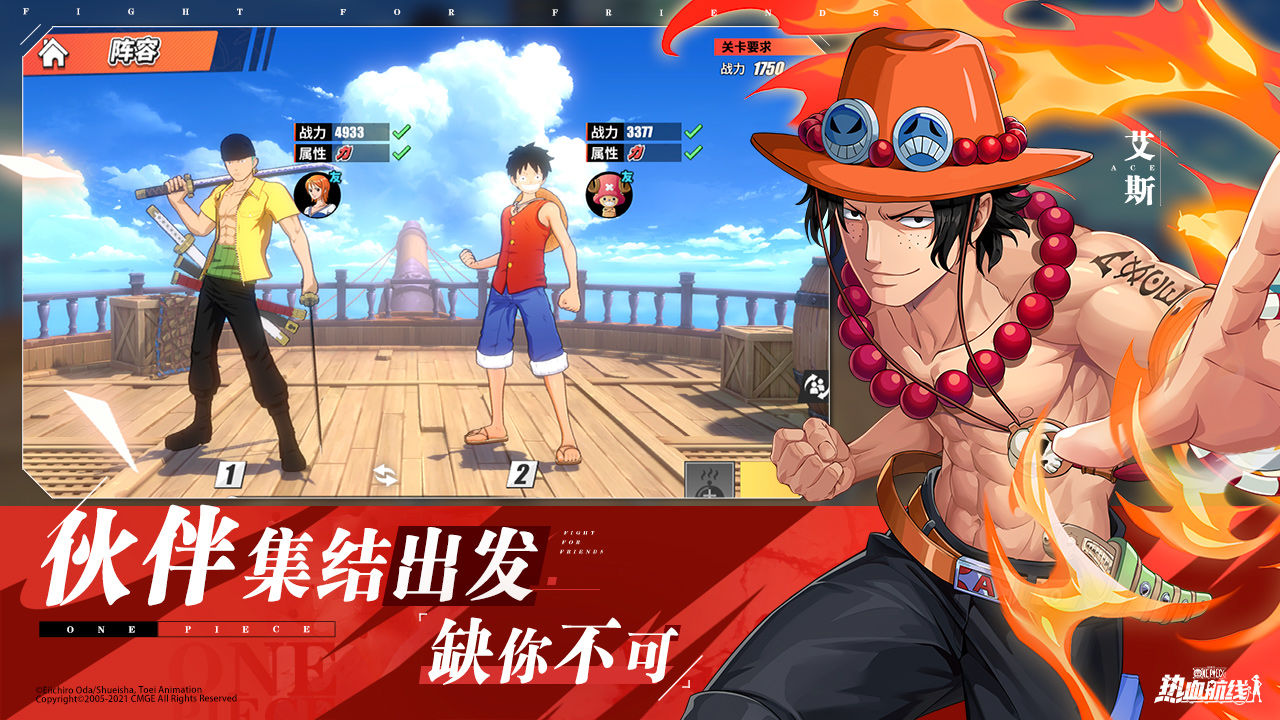Click the Toei Animation copyright notice link
This screenshot has height=720, width=1280.
click(x=120, y=690)
